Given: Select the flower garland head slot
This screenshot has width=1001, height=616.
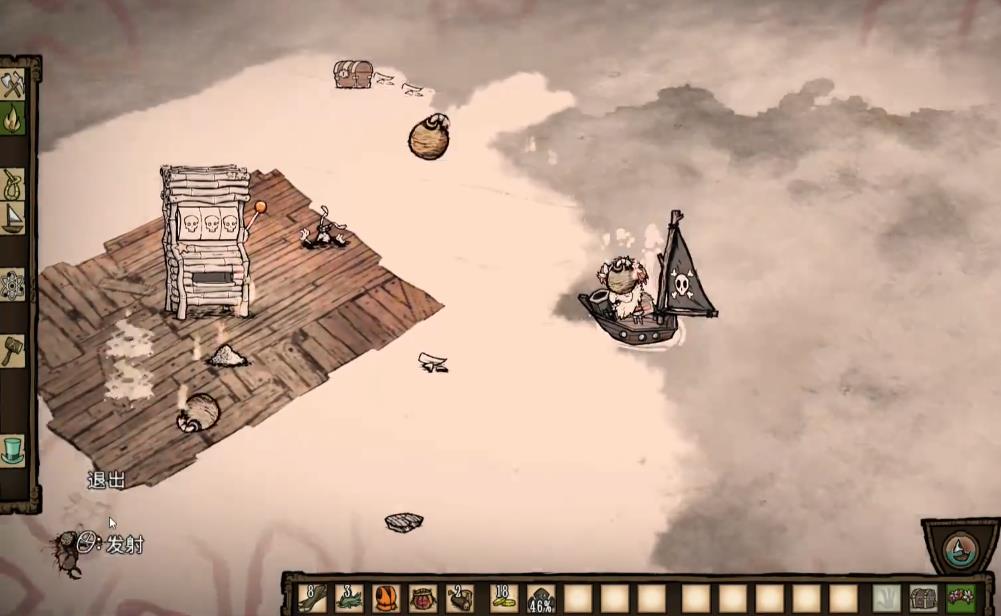Looking at the screenshot, I should [x=961, y=598].
